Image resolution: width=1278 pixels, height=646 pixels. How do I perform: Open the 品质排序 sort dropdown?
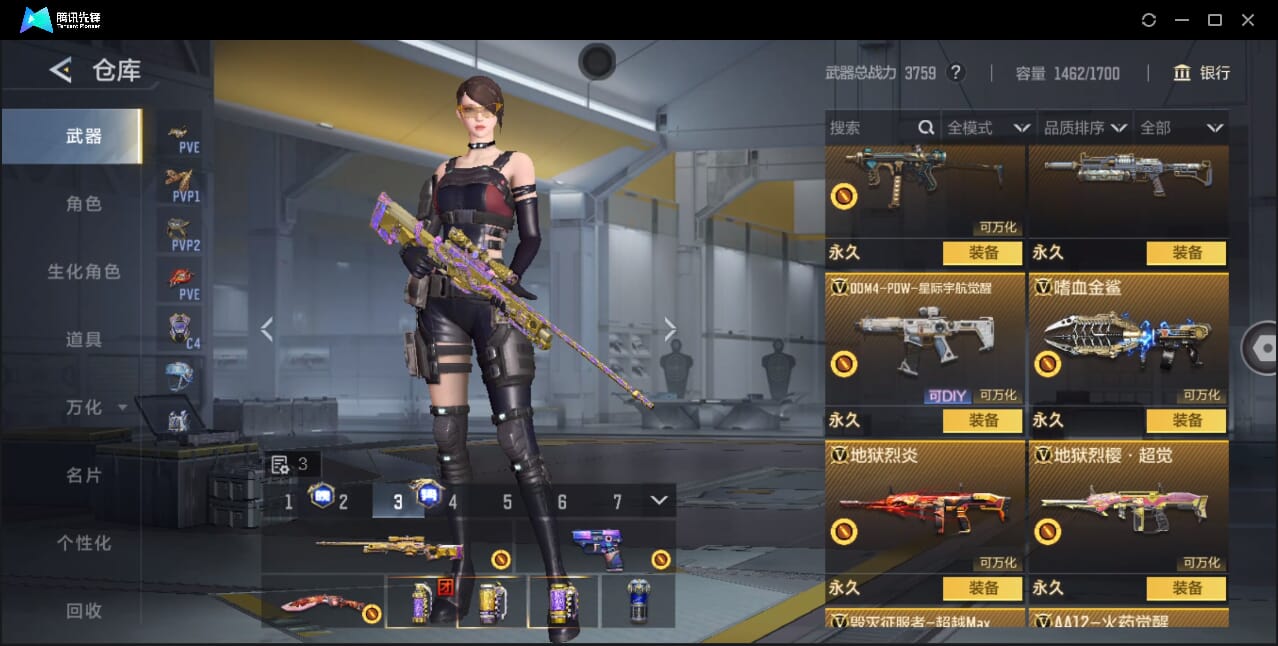(1085, 128)
